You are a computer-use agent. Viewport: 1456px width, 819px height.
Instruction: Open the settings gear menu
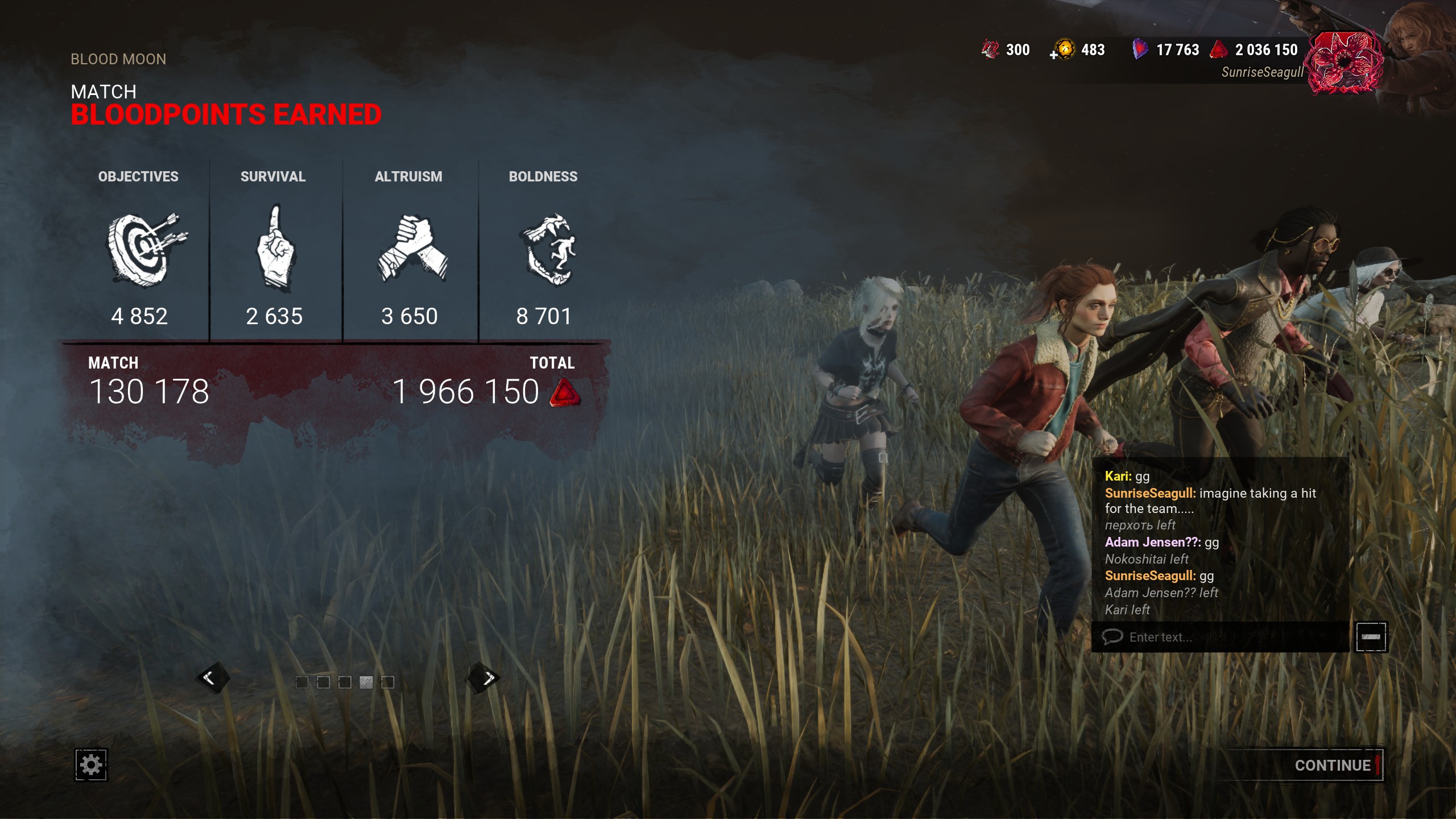(91, 764)
